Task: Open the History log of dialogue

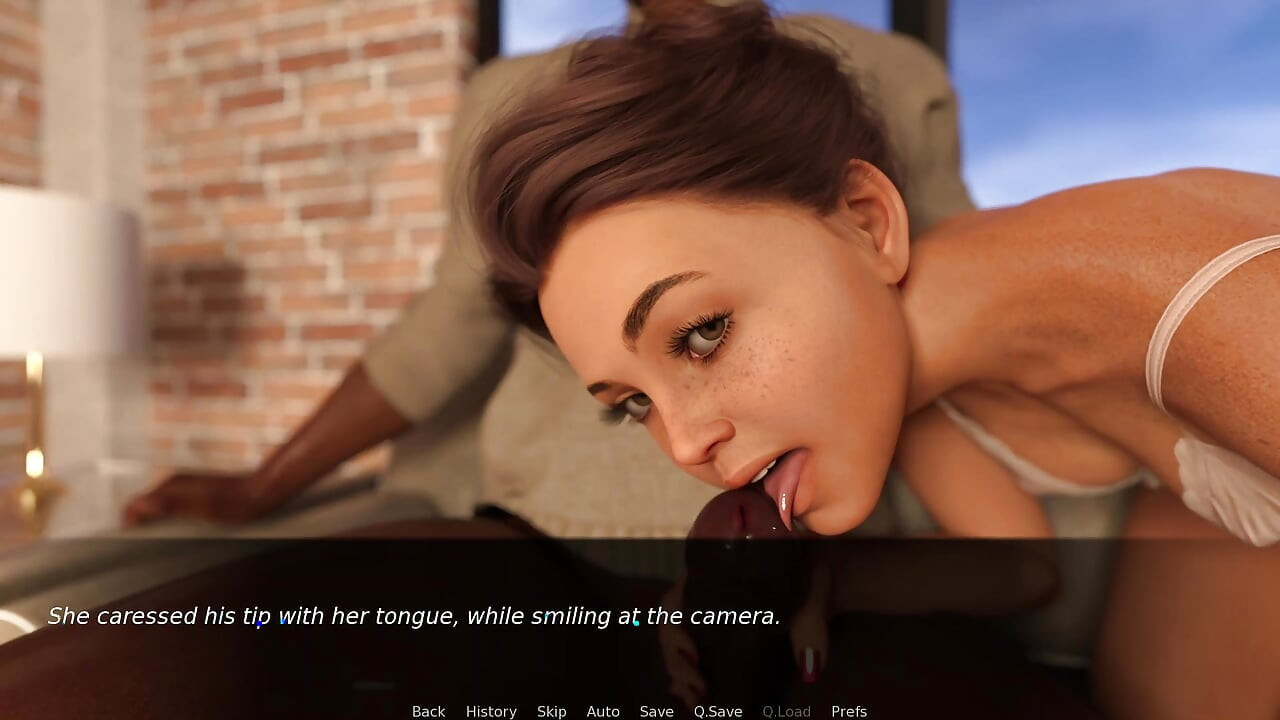Action: 491,710
